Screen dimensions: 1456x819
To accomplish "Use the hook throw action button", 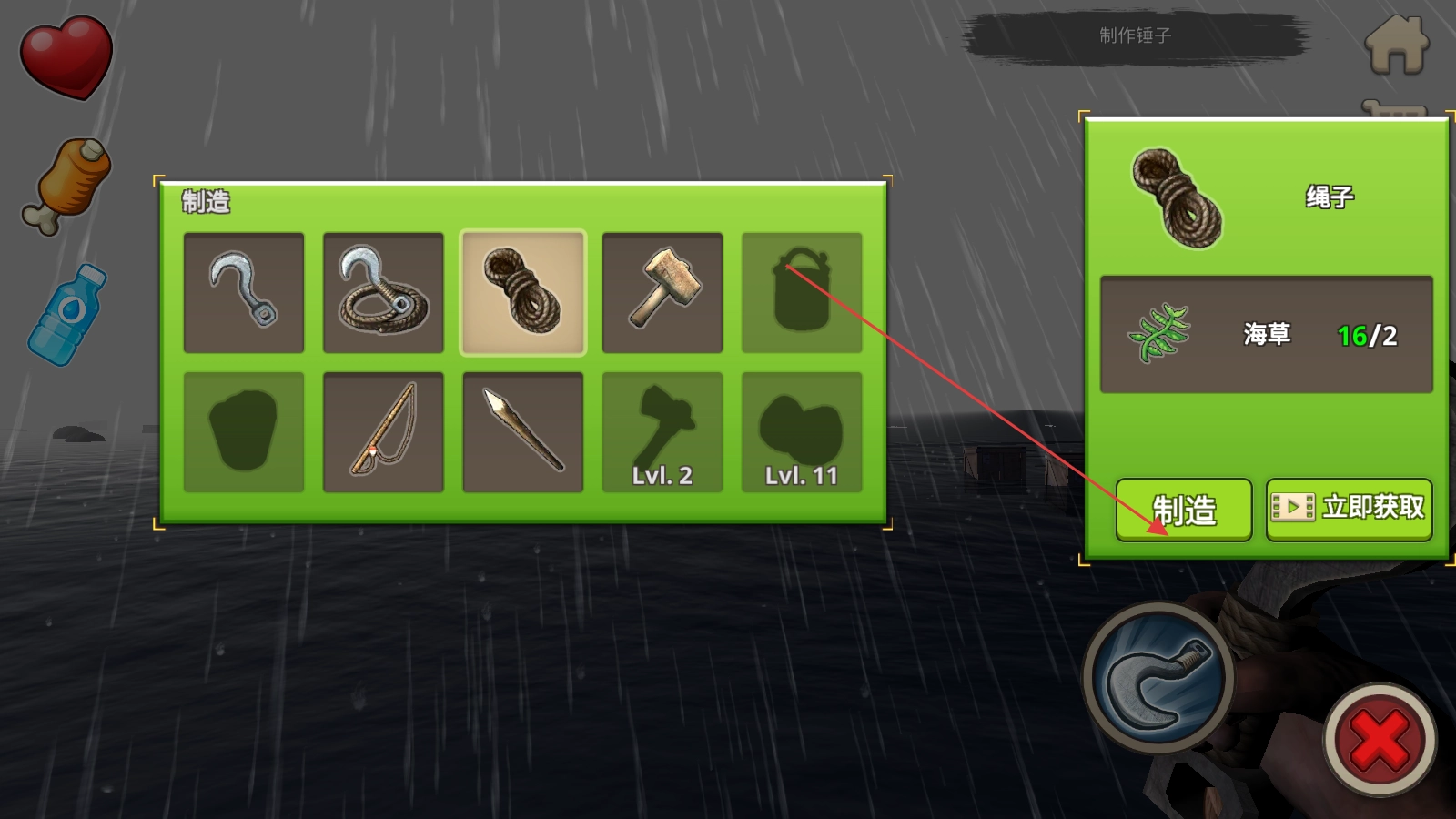I will coord(1158,678).
